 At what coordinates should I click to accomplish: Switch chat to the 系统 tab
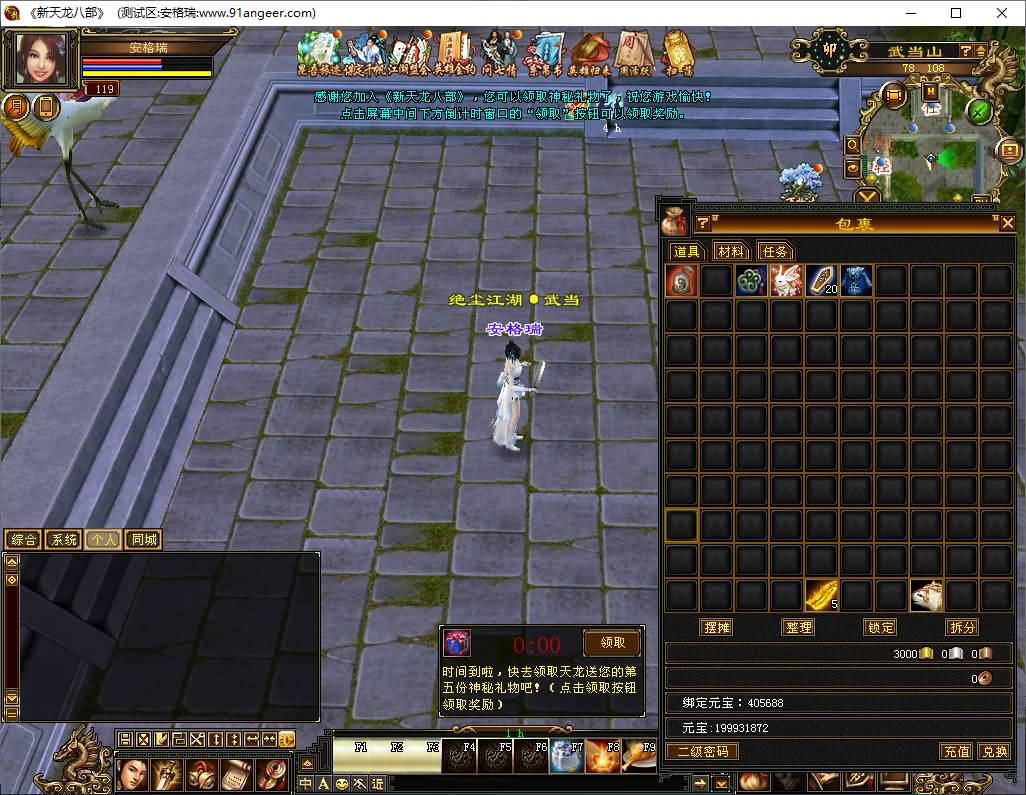click(63, 540)
